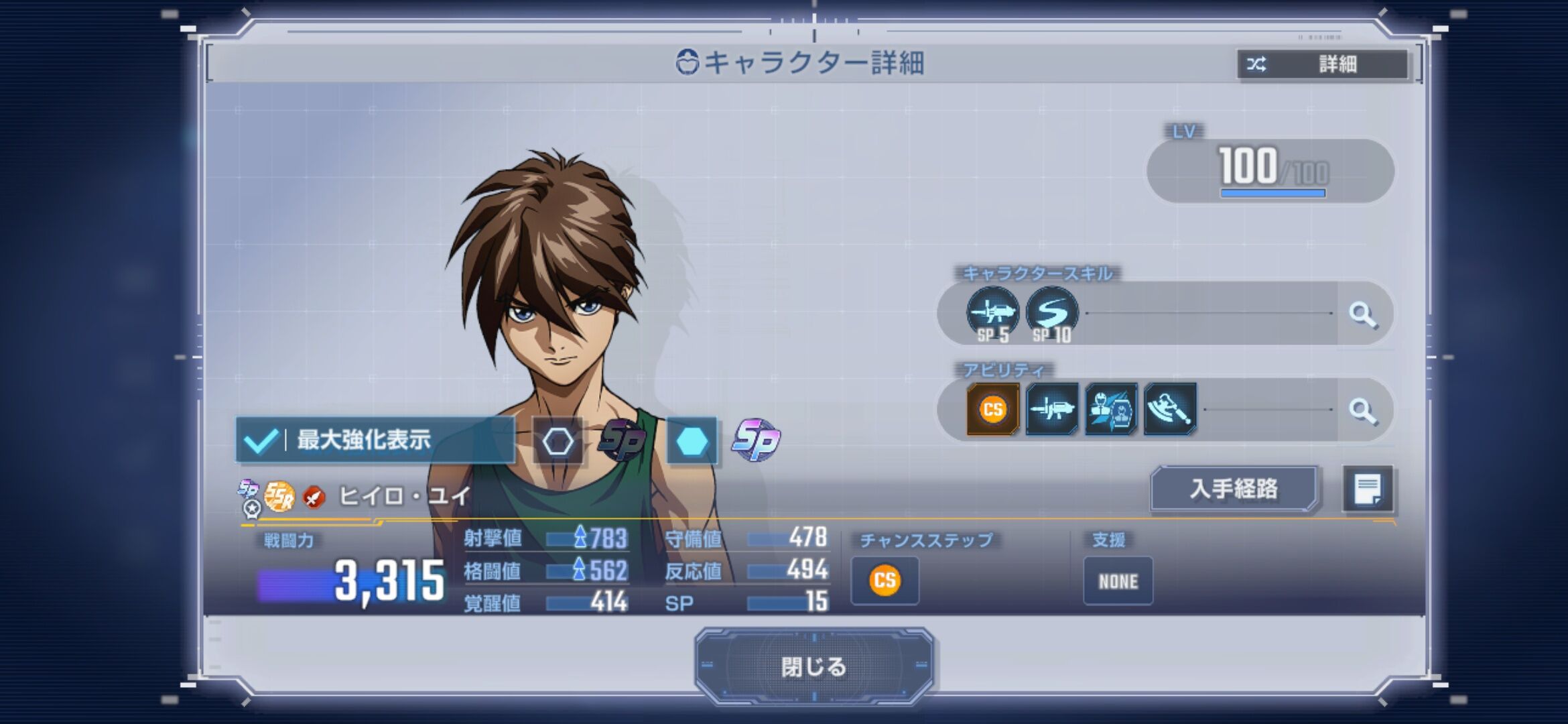
Task: Open the 入手経路 acquisition route
Action: coord(1234,489)
